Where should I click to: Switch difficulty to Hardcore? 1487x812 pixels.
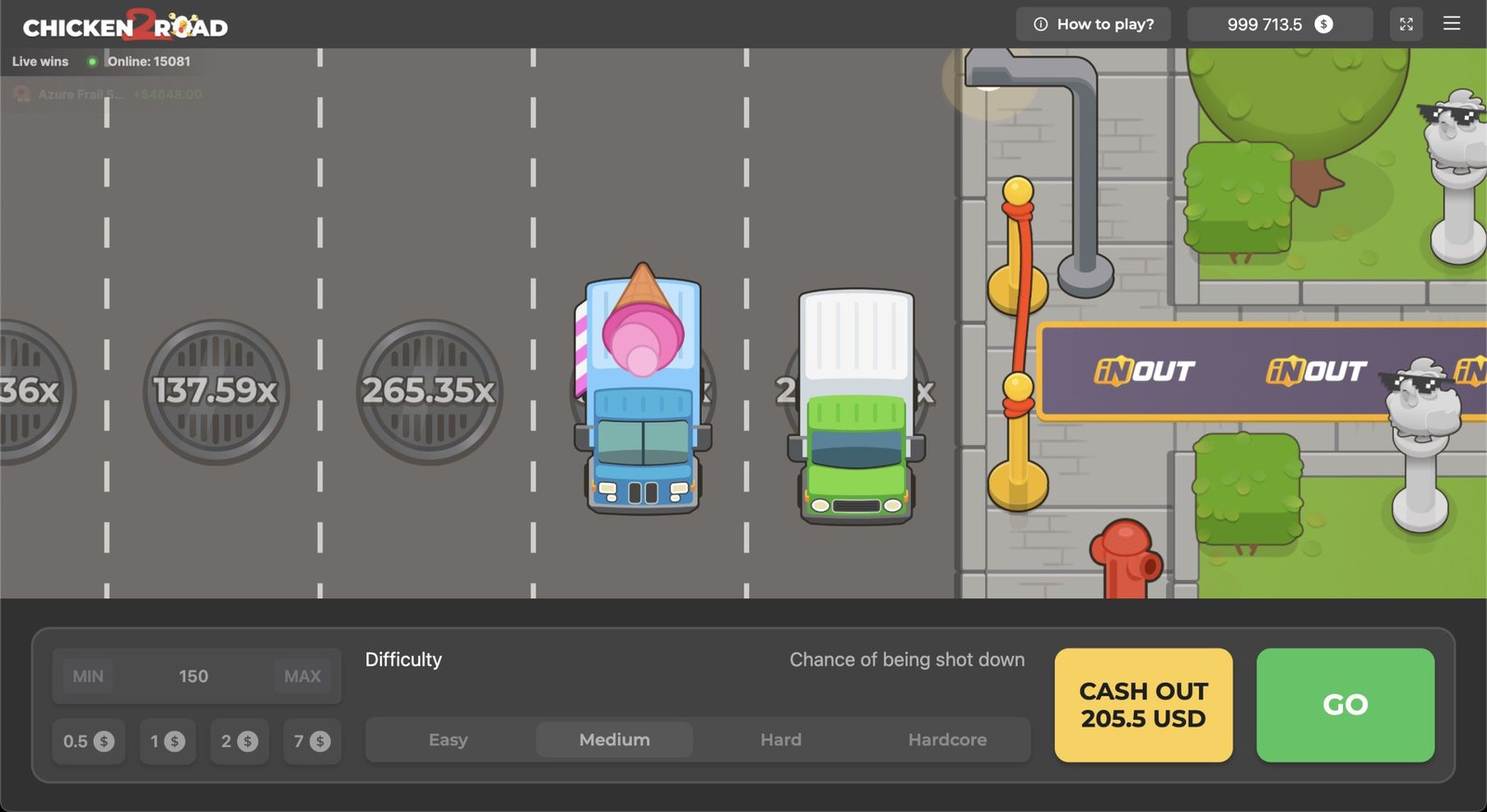coord(947,740)
